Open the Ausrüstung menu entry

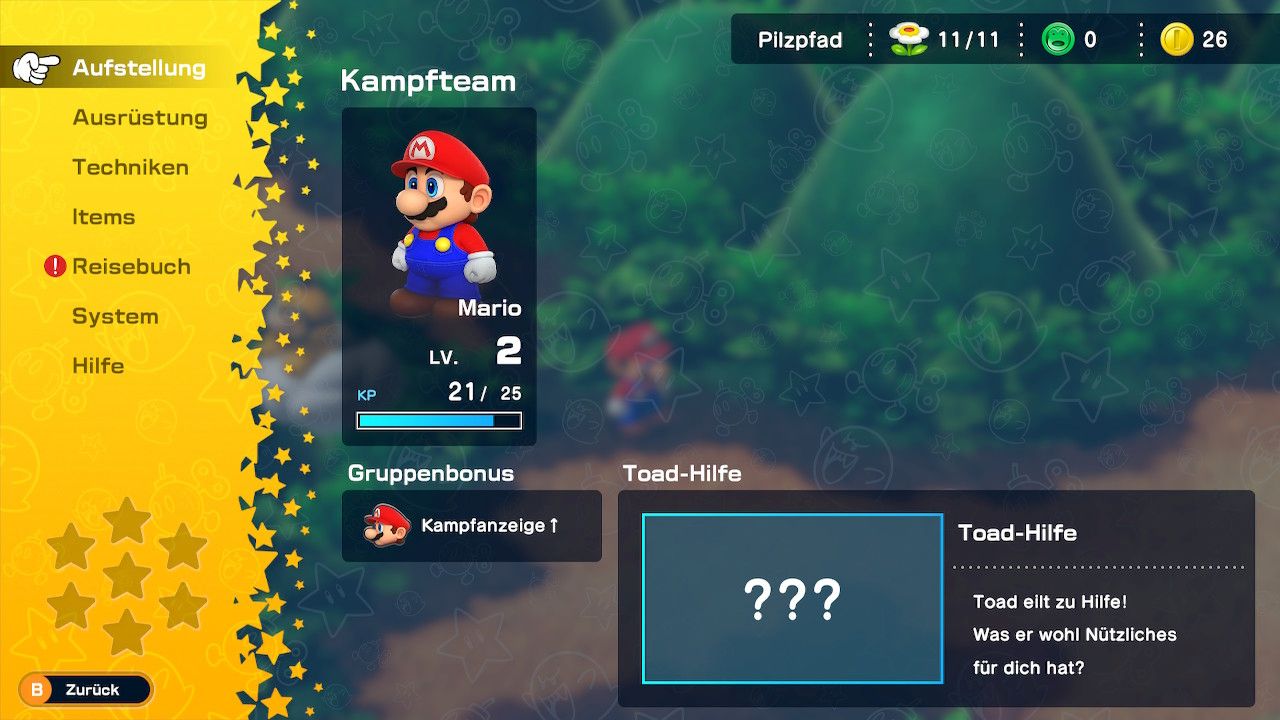(140, 117)
